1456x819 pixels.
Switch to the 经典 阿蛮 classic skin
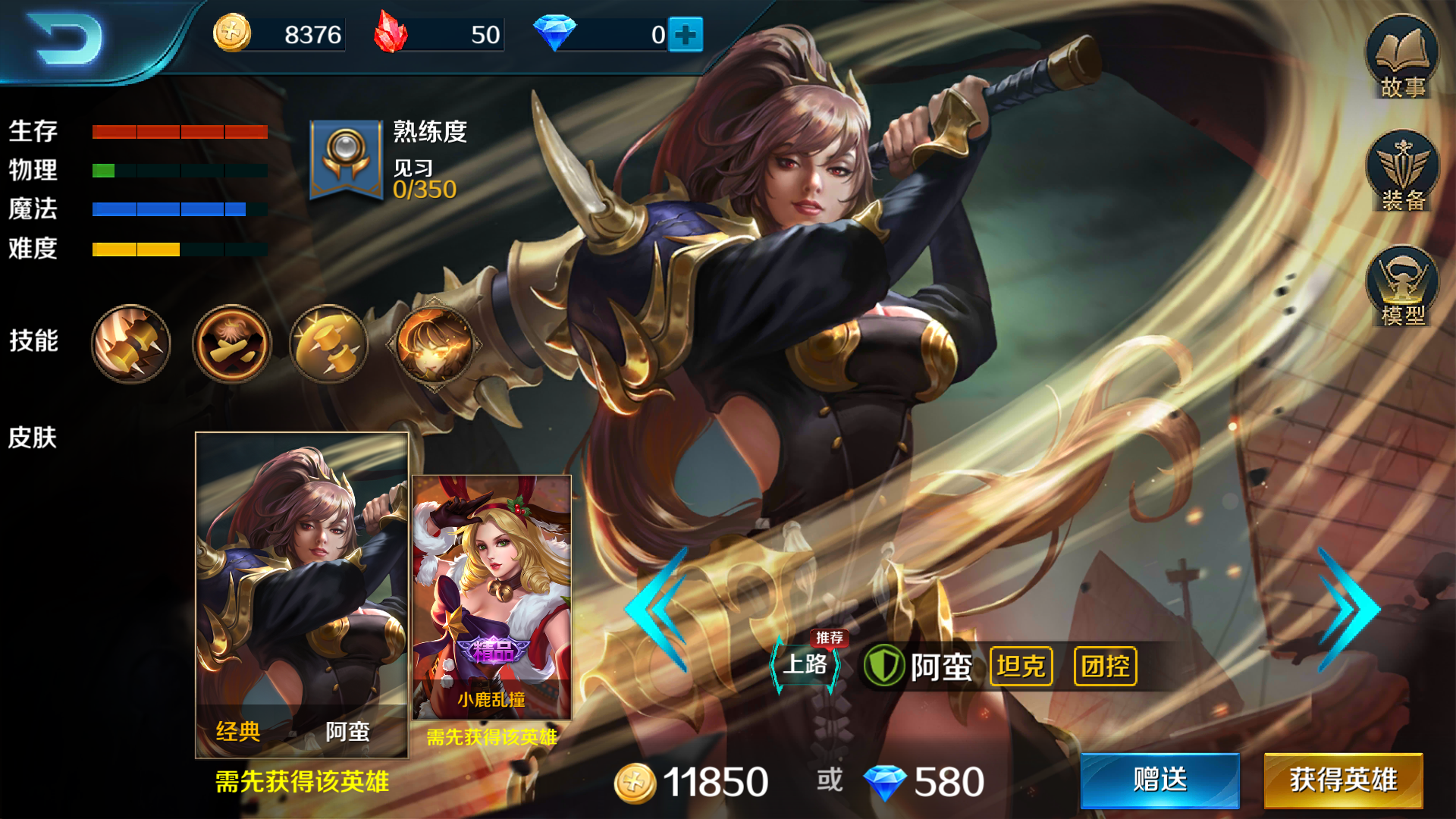point(300,591)
